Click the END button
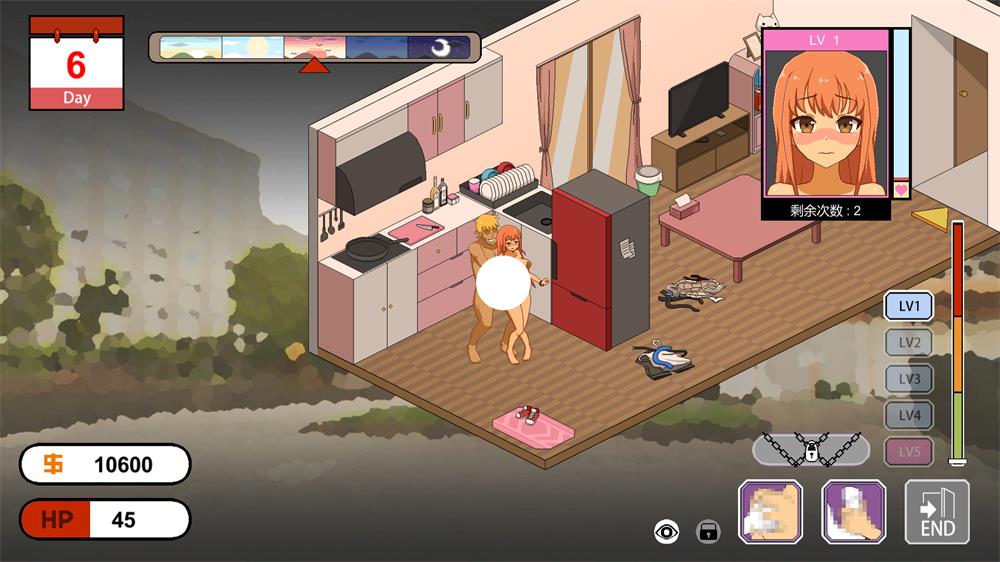The height and width of the screenshot is (562, 1000). 937,512
